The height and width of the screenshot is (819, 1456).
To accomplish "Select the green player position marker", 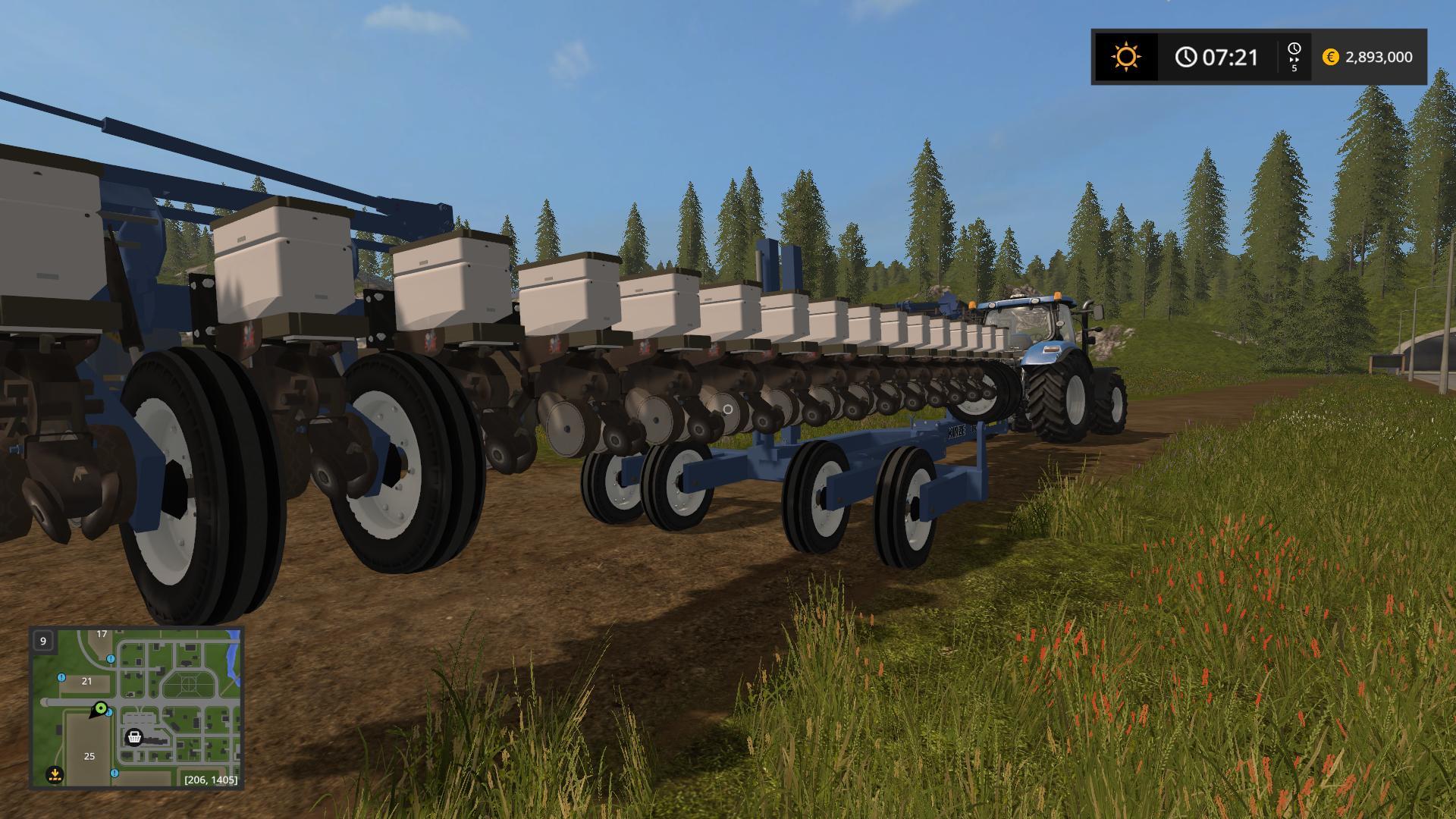I will (99, 709).
